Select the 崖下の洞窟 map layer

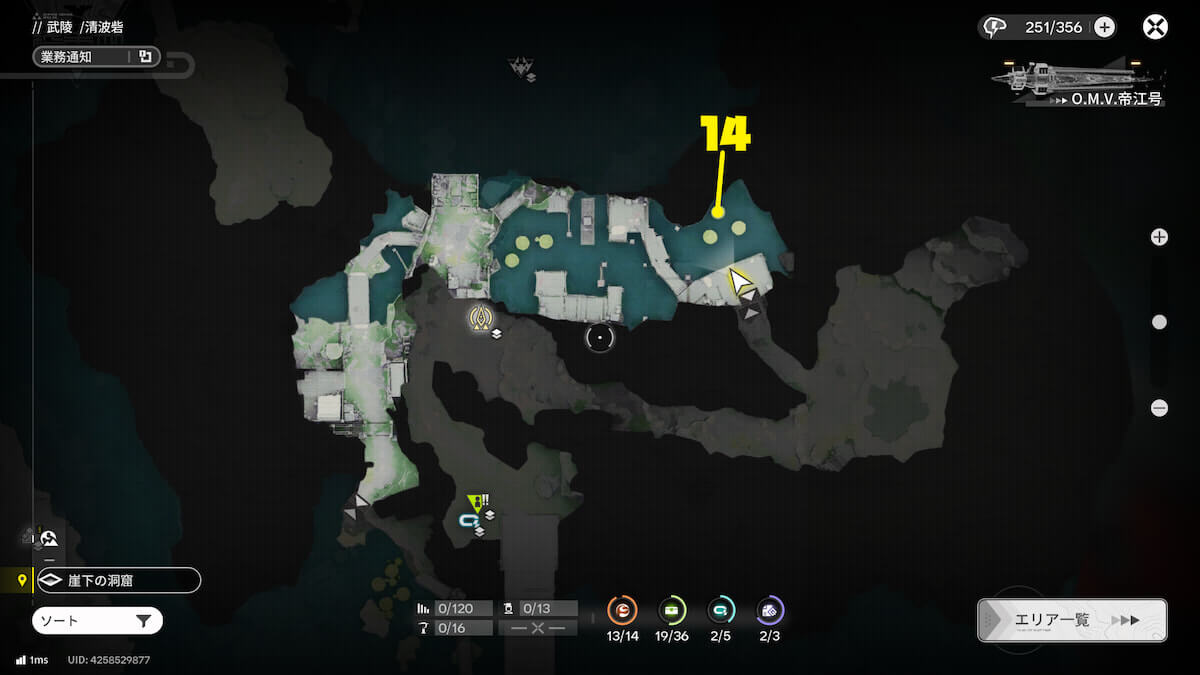click(118, 580)
